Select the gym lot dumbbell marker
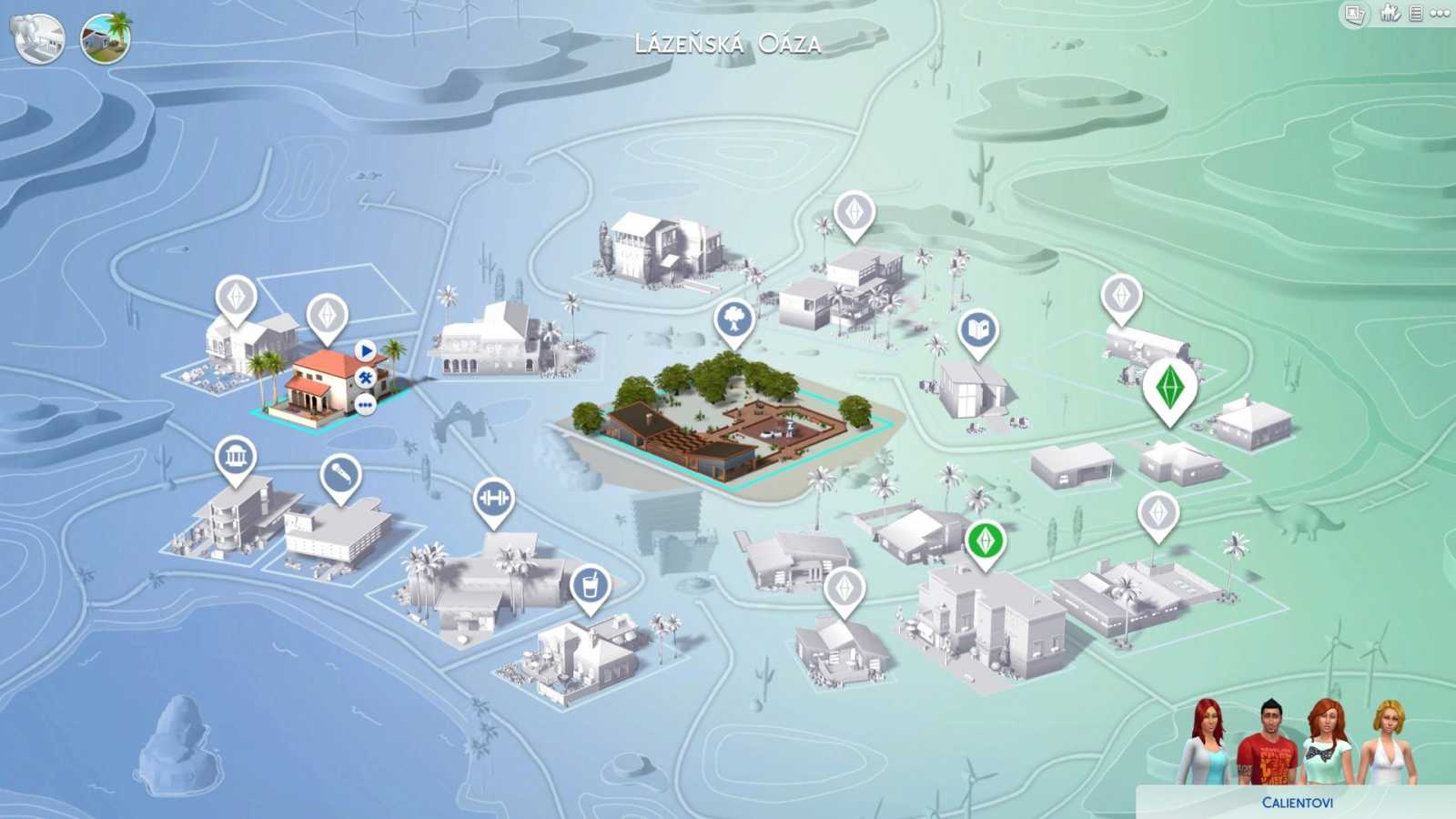Screen dimensions: 1456x819 tap(494, 499)
